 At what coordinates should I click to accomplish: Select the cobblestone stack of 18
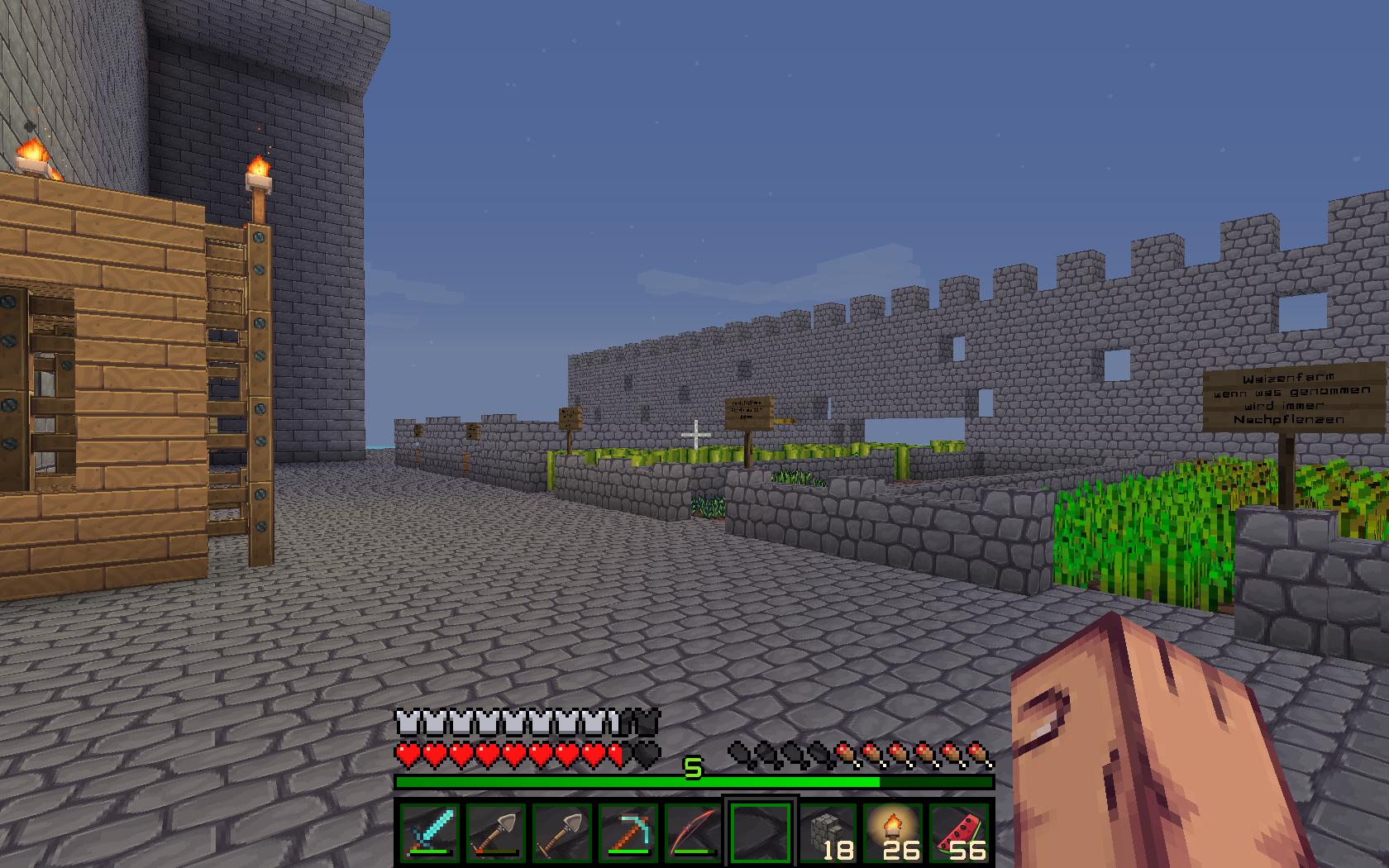click(x=827, y=832)
